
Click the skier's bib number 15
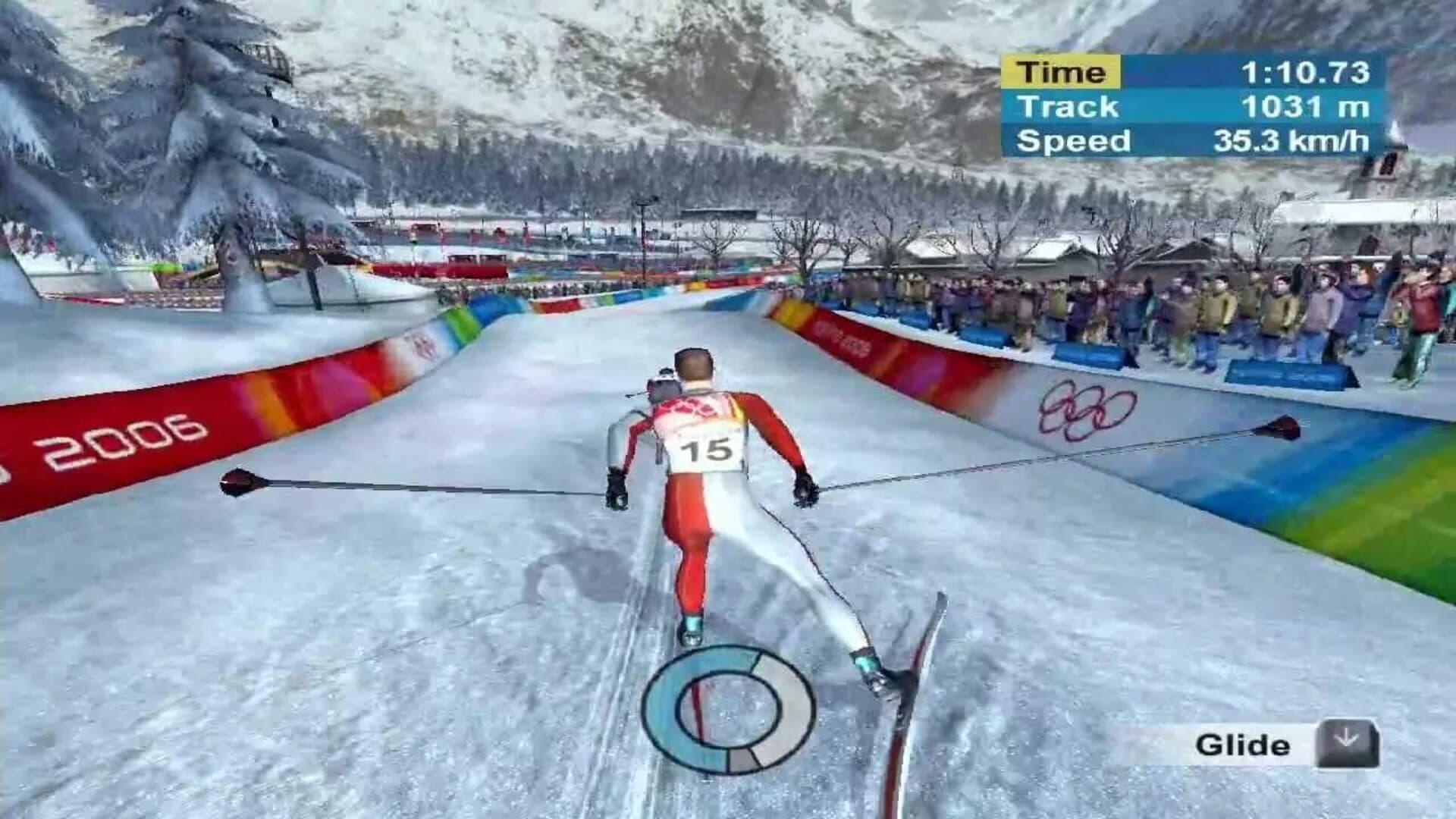(x=707, y=450)
